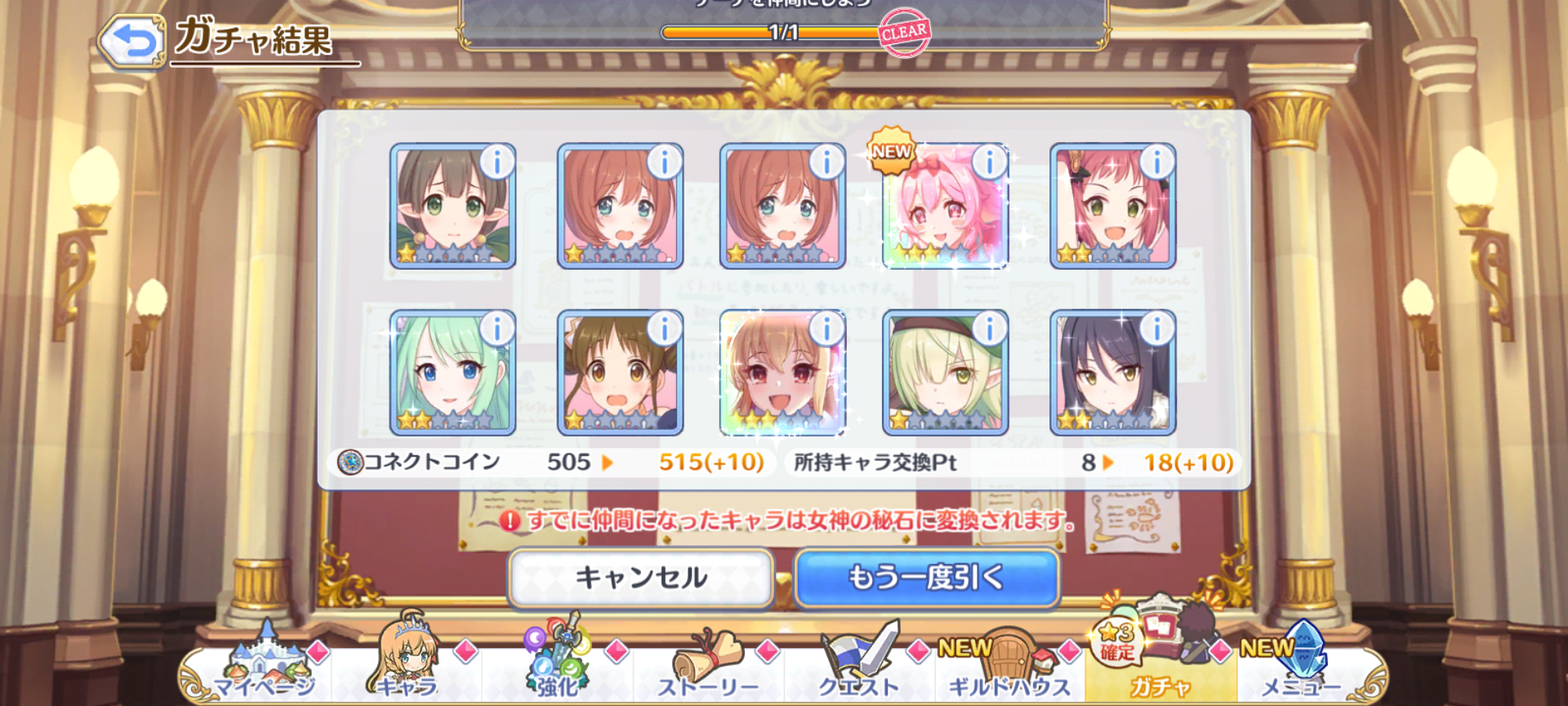The height and width of the screenshot is (706, 1568).
Task: Select the black-haired character card
Action: 1112,373
